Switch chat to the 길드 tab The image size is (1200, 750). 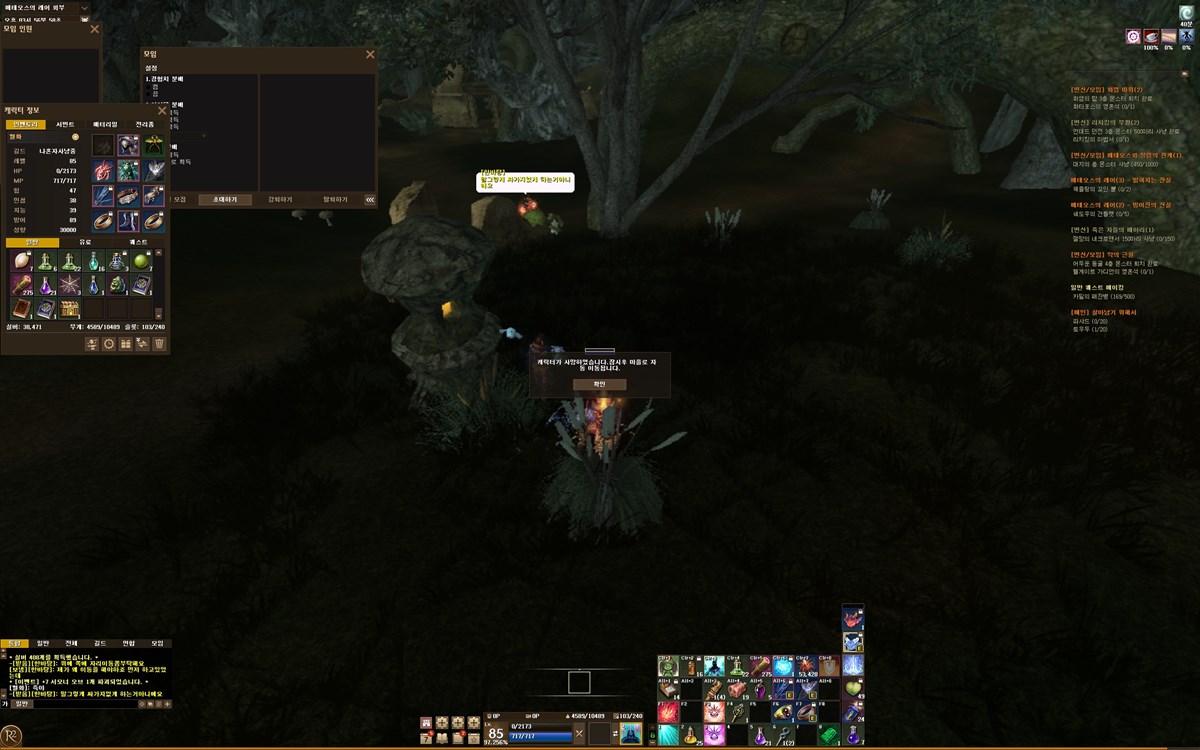[x=99, y=643]
